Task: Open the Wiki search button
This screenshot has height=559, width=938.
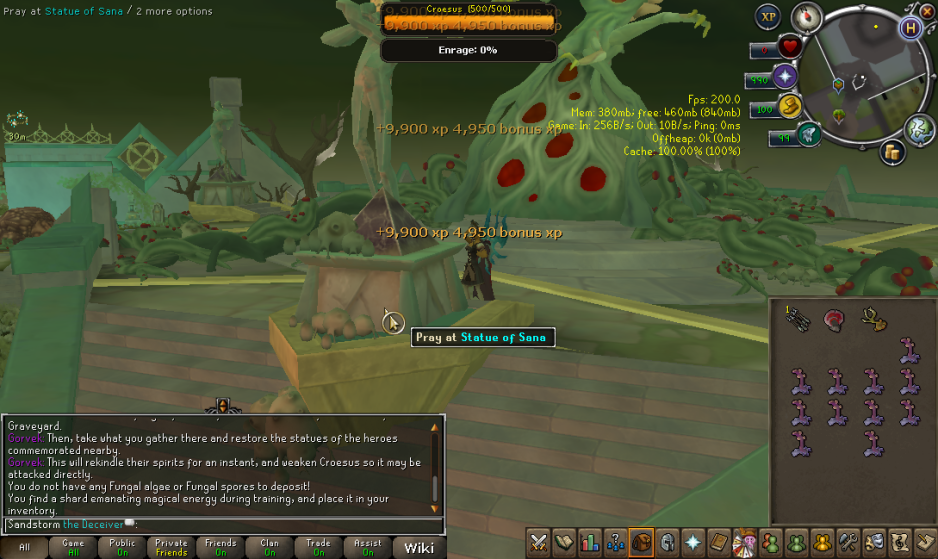Action: 419,547
